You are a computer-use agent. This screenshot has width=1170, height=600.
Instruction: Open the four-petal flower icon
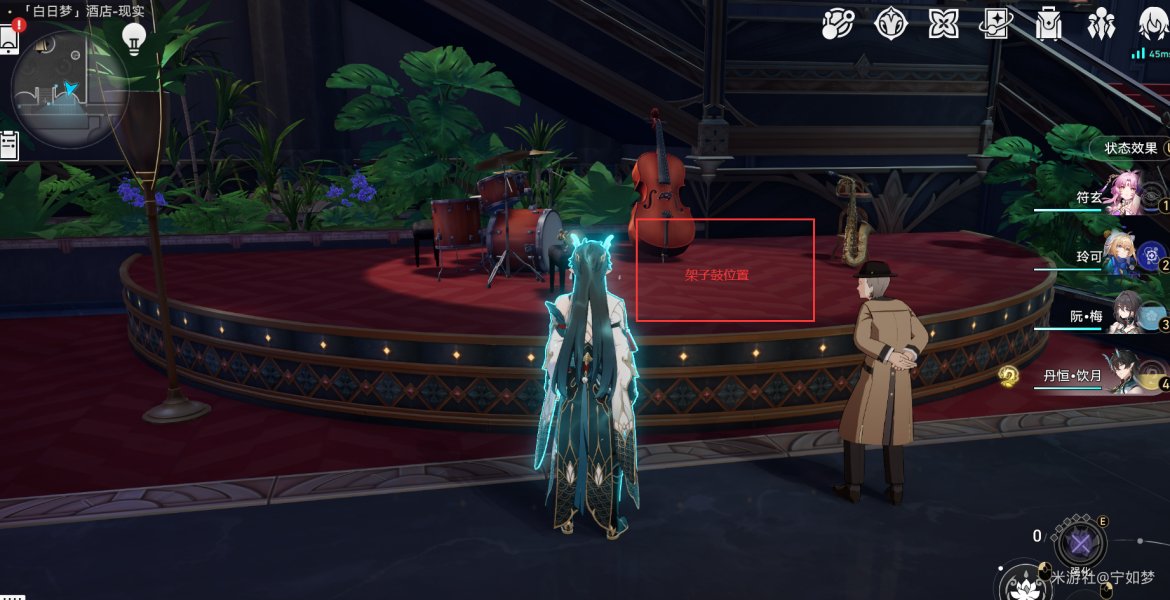pyautogui.click(x=943, y=23)
